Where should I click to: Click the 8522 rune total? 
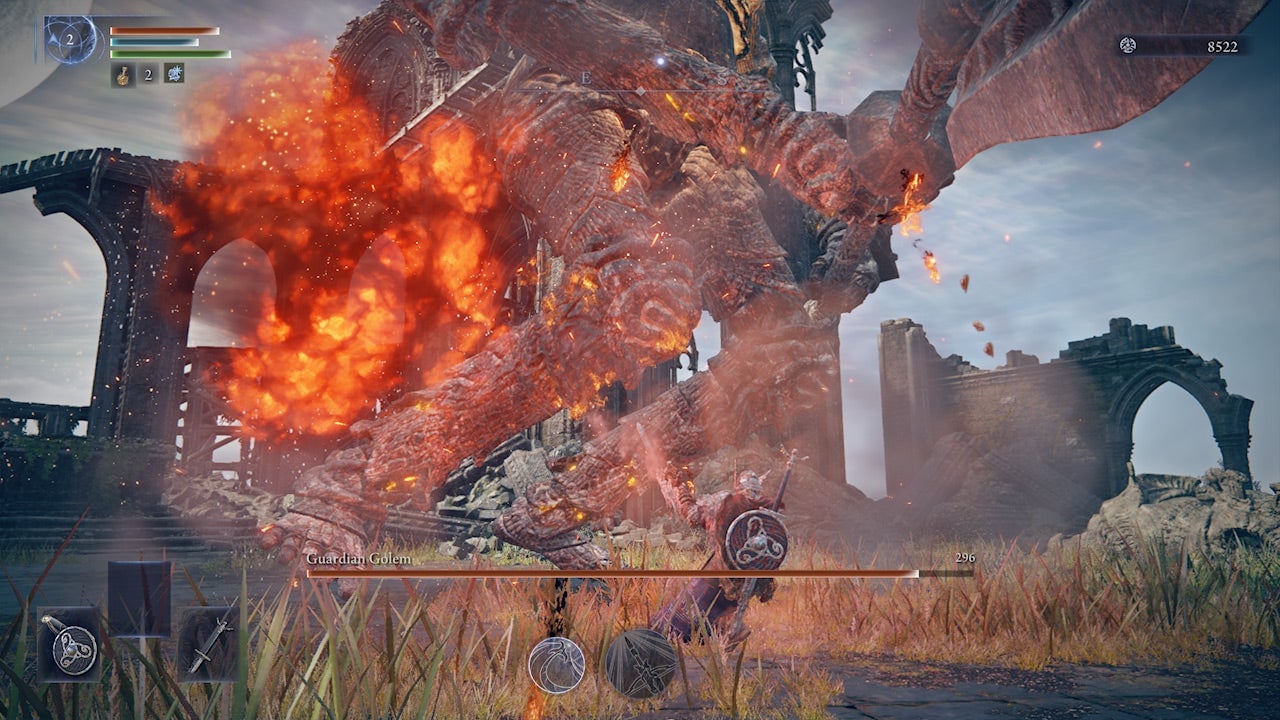pyautogui.click(x=1222, y=46)
